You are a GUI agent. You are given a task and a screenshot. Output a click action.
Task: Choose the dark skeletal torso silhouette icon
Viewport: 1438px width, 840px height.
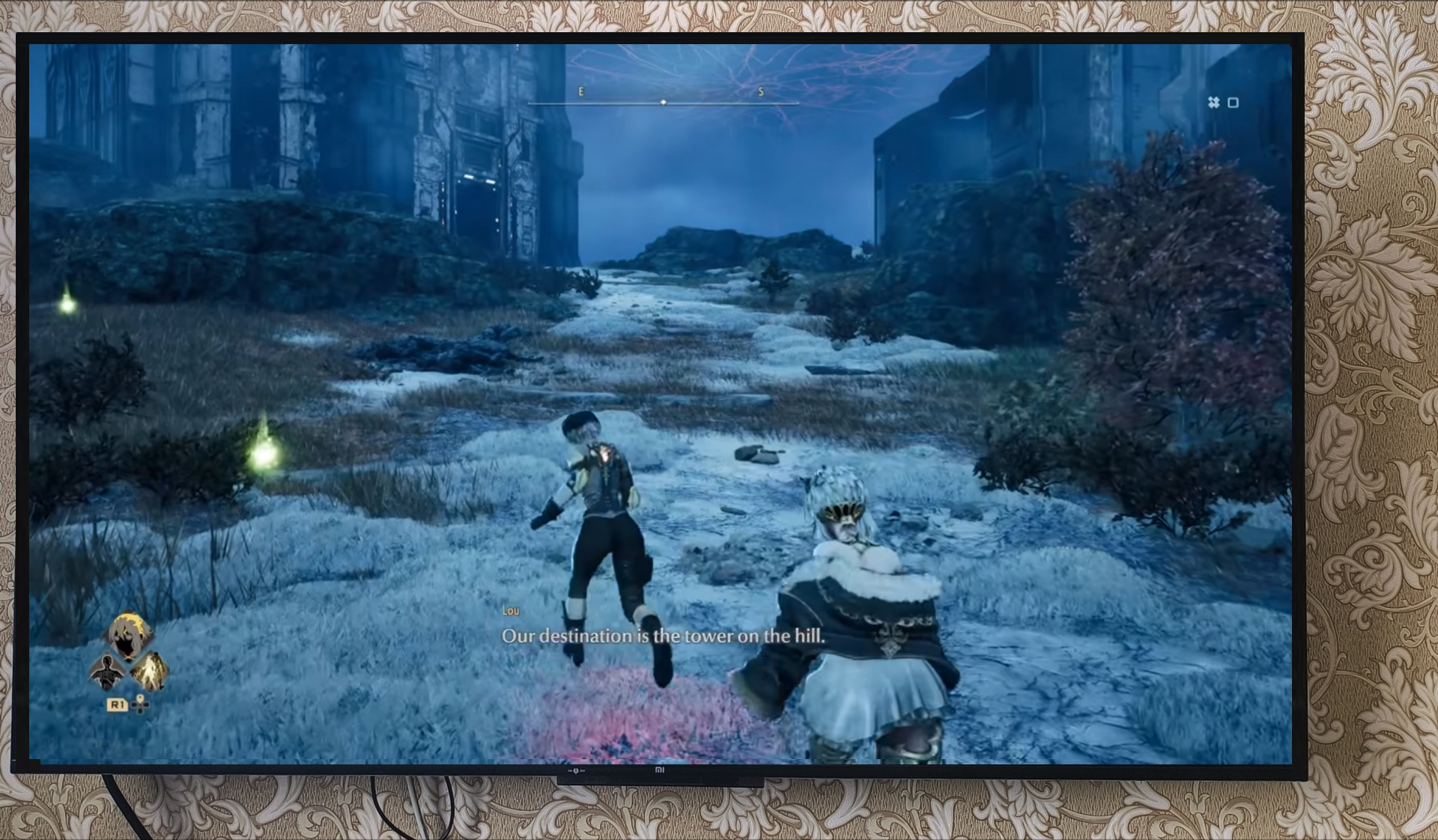[x=107, y=672]
